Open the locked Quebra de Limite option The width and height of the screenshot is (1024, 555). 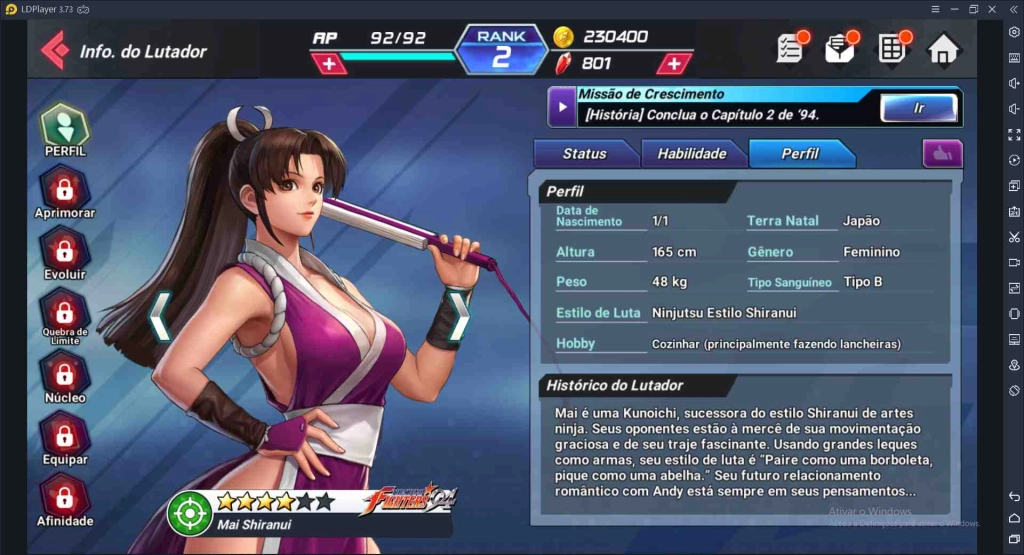coord(65,314)
